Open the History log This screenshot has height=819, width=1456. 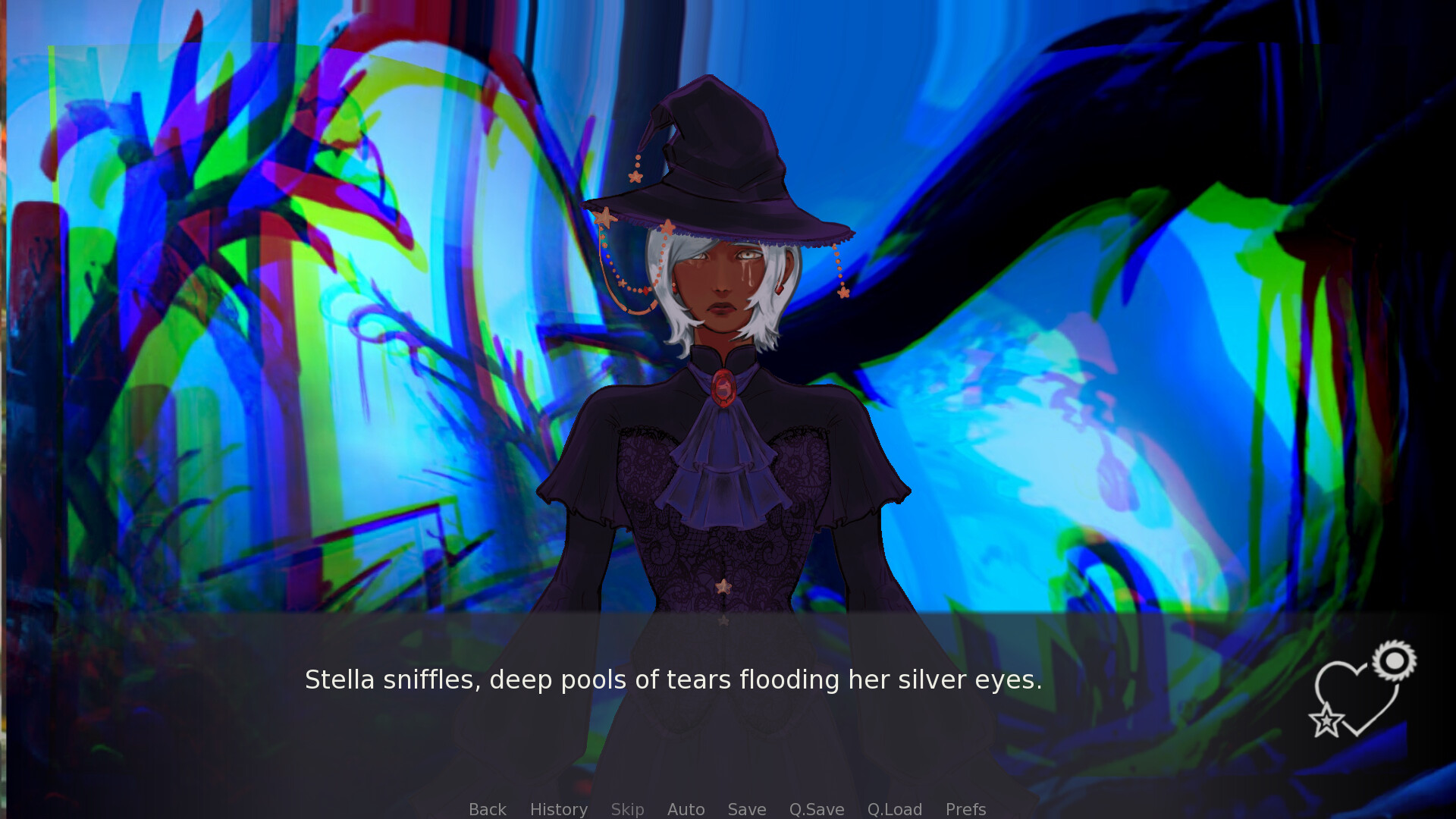[x=558, y=808]
